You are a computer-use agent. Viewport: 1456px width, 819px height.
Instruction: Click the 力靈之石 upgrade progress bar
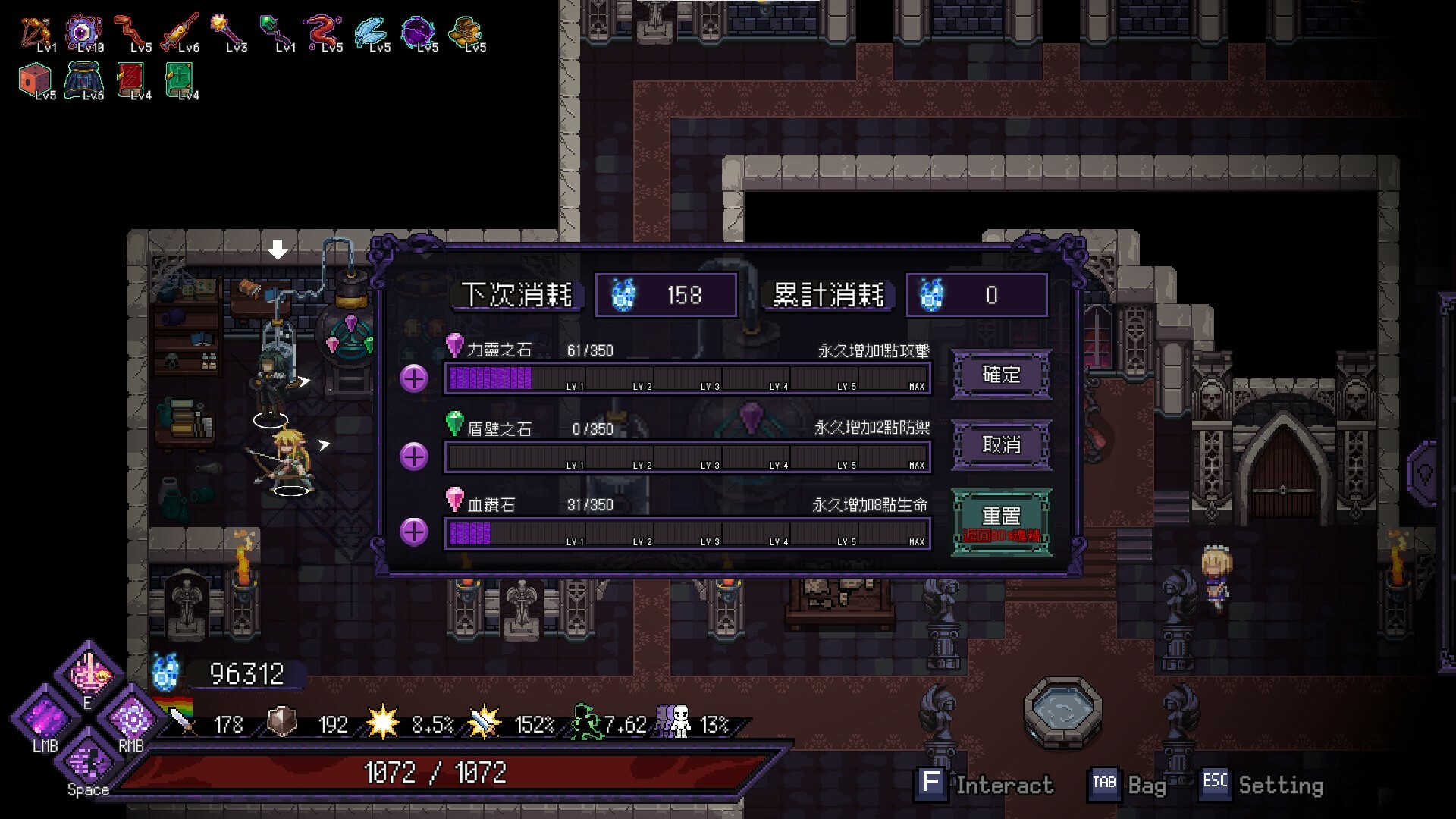(686, 377)
